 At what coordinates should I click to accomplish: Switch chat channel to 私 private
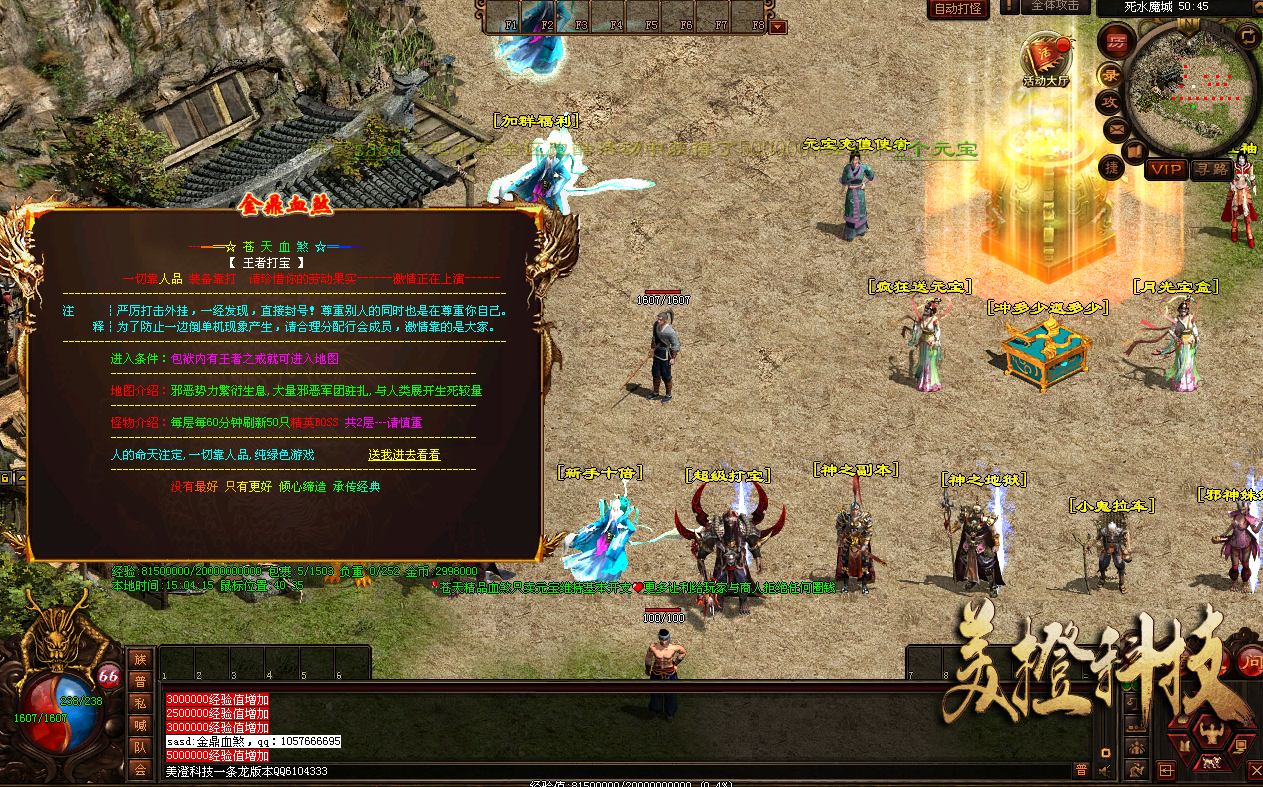tap(140, 703)
